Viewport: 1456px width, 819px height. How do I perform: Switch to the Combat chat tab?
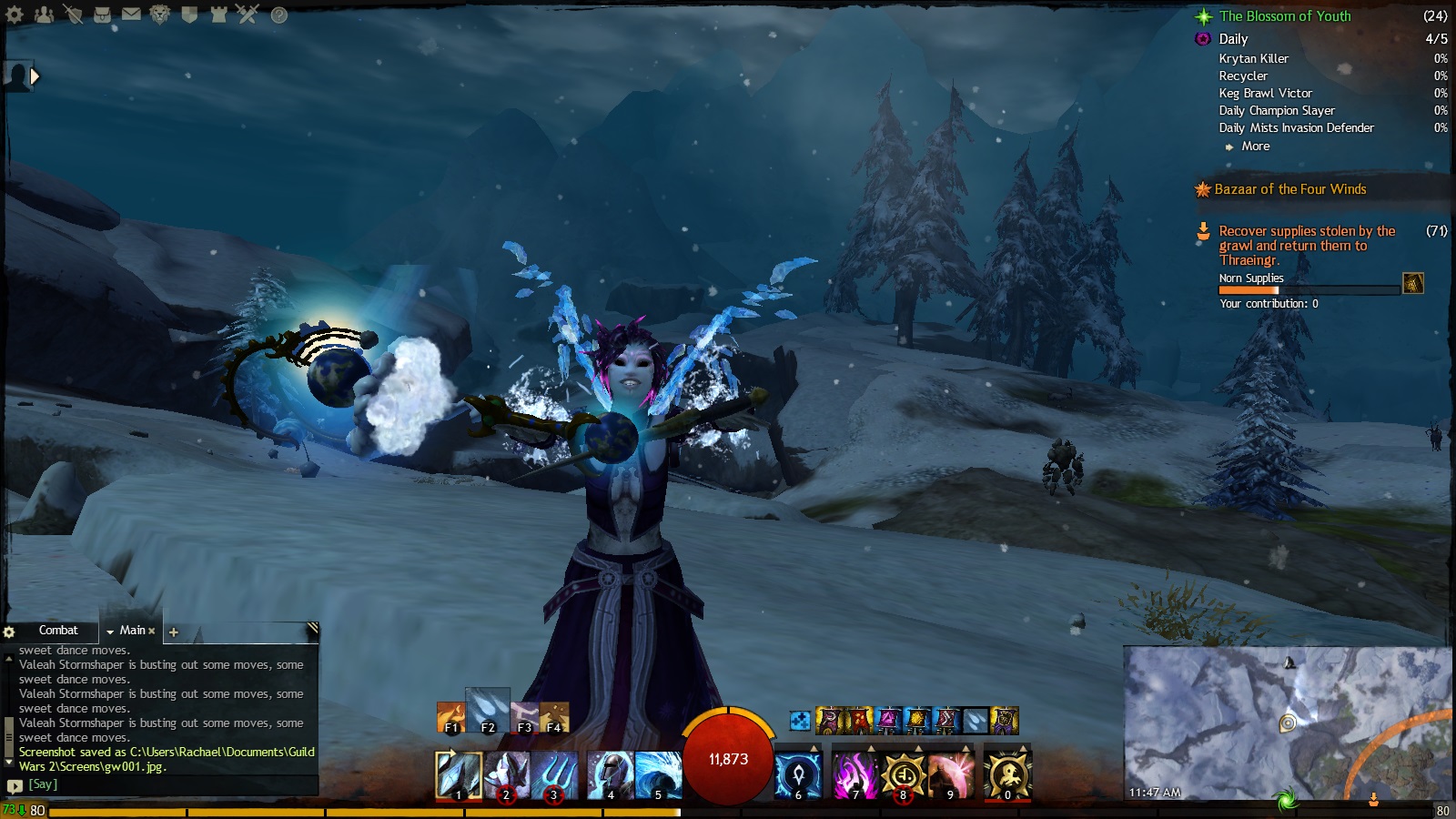[58, 630]
